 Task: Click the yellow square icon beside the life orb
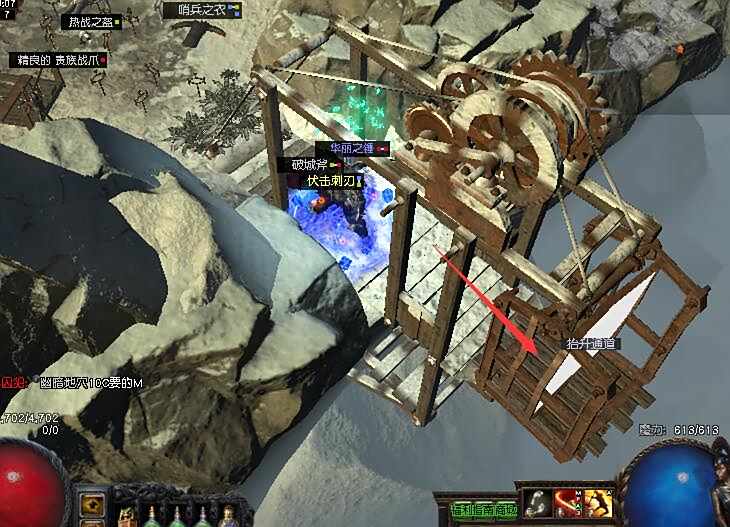coord(92,502)
